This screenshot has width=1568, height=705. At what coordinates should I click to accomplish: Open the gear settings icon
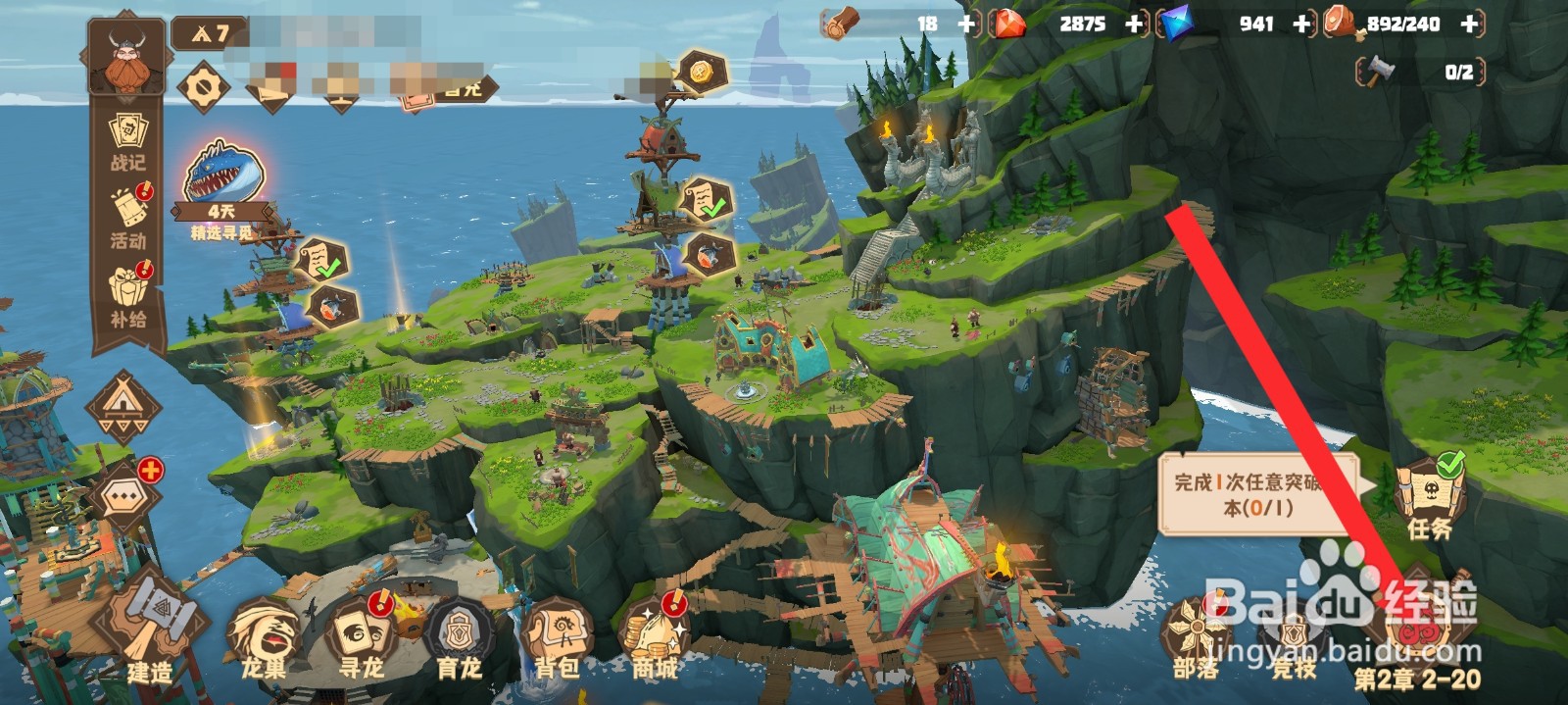coord(203,88)
